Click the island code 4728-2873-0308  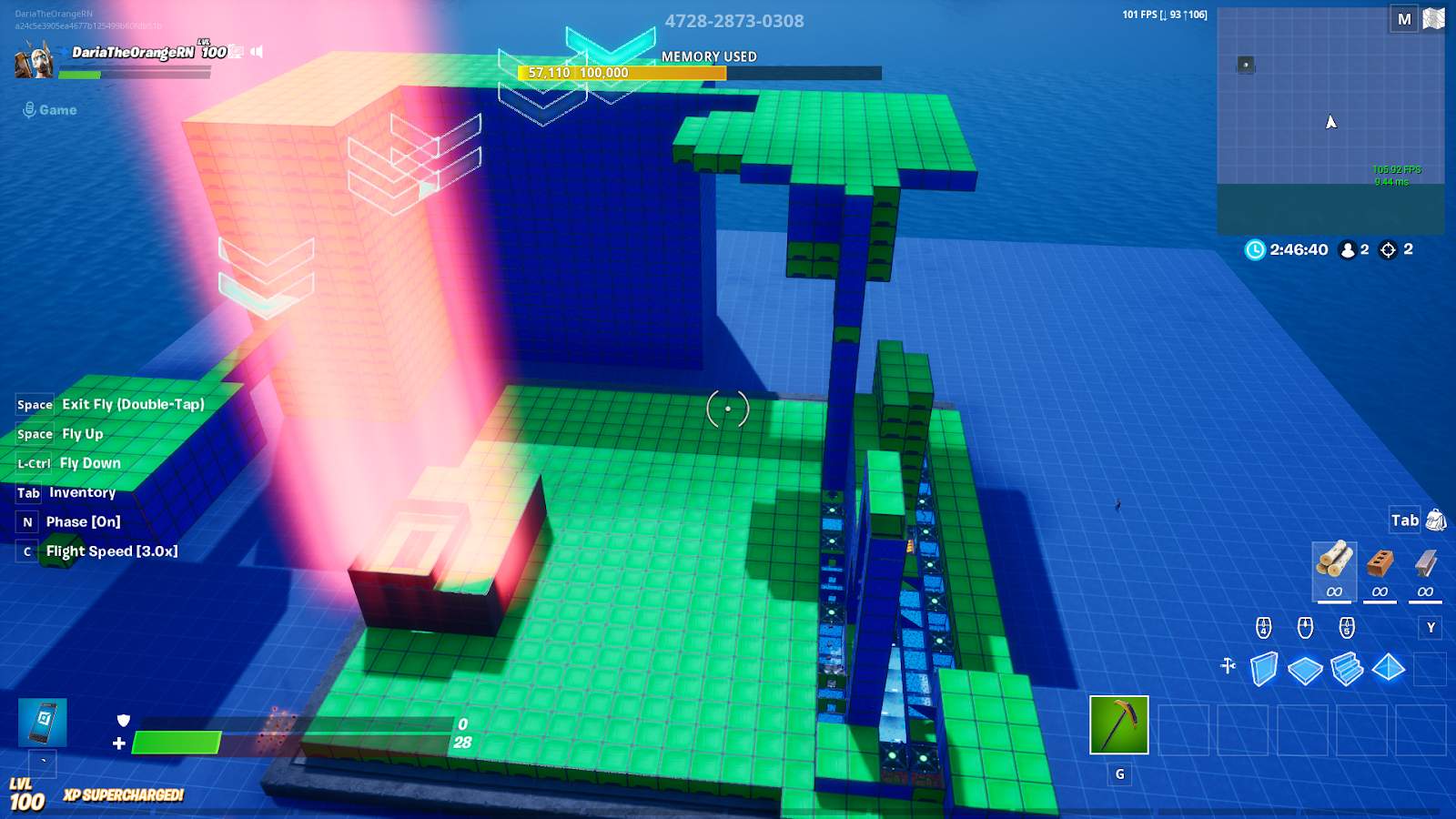tap(735, 18)
